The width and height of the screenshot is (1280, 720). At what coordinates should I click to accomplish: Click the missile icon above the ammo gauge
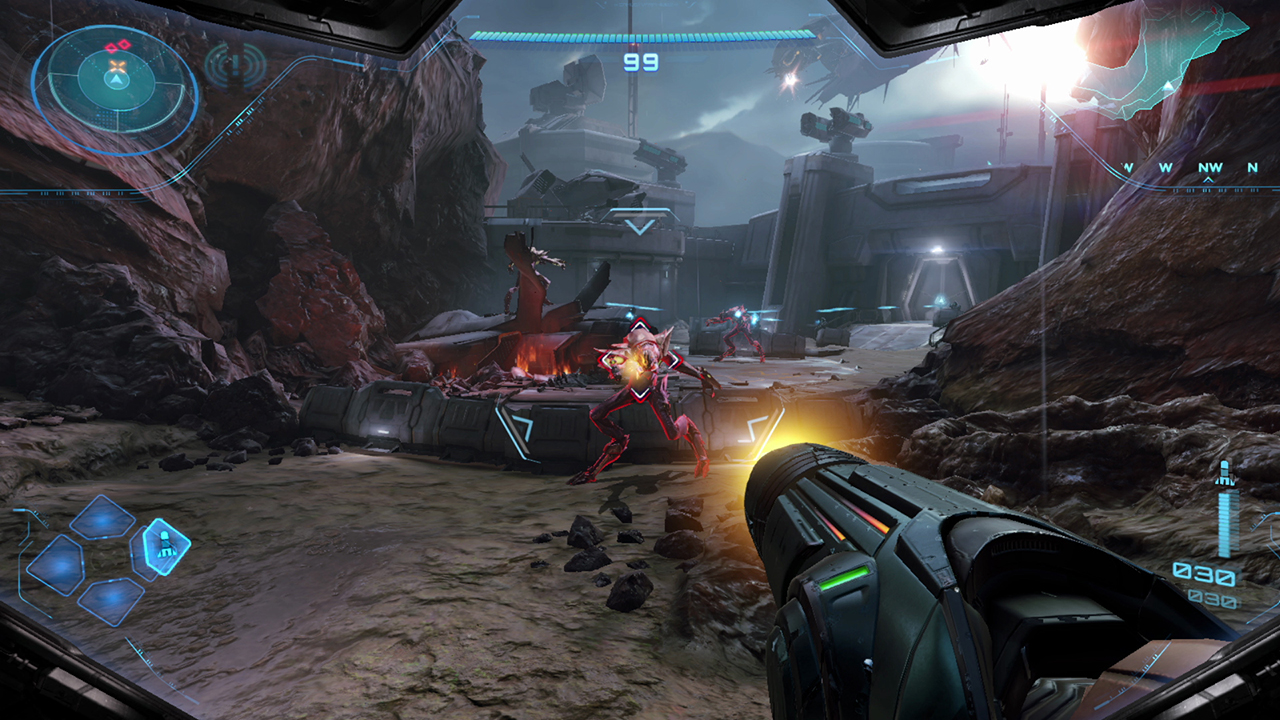pyautogui.click(x=1225, y=472)
